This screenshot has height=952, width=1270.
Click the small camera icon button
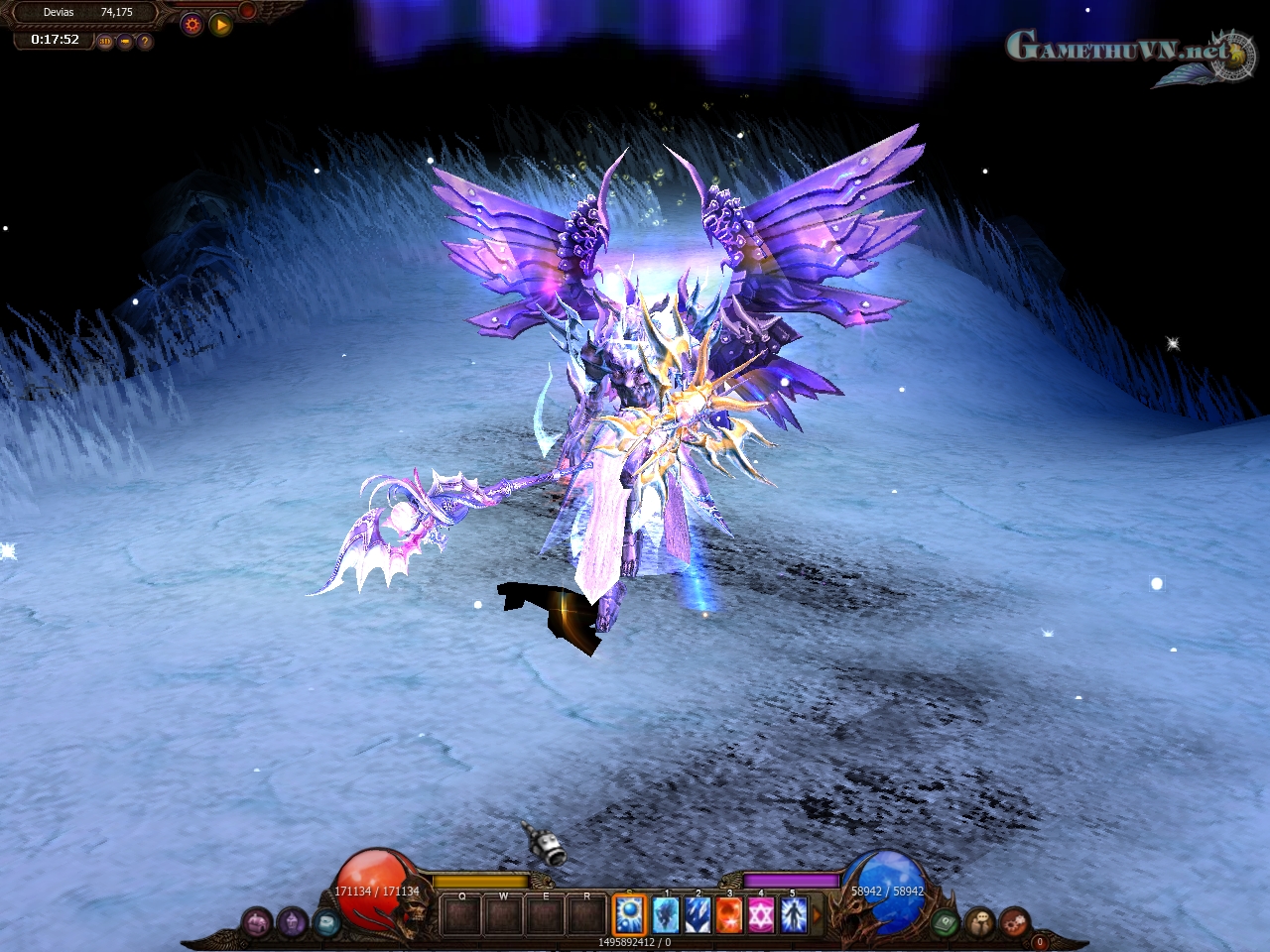click(x=125, y=42)
